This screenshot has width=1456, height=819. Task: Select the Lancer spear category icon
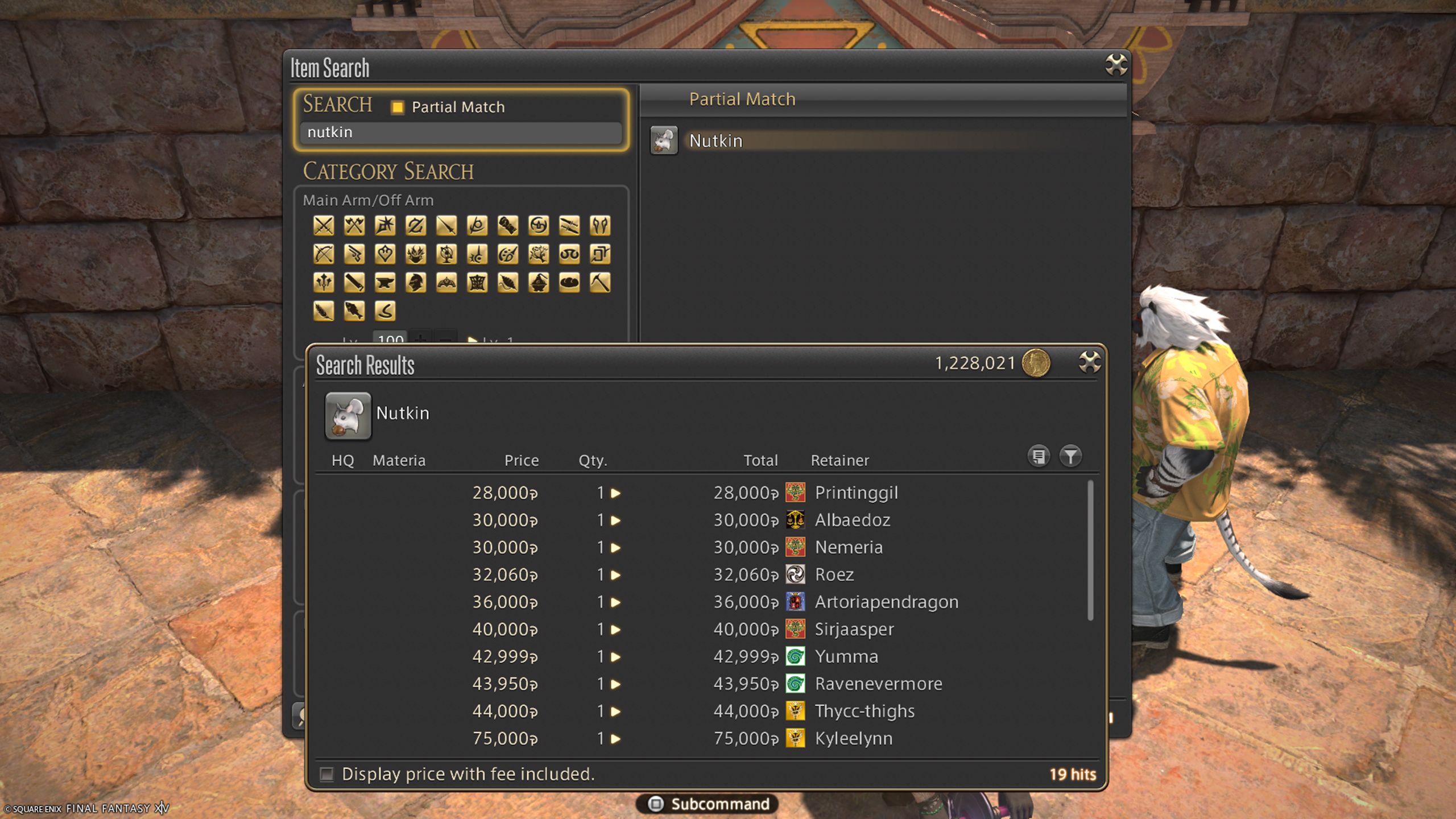pyautogui.click(x=447, y=225)
